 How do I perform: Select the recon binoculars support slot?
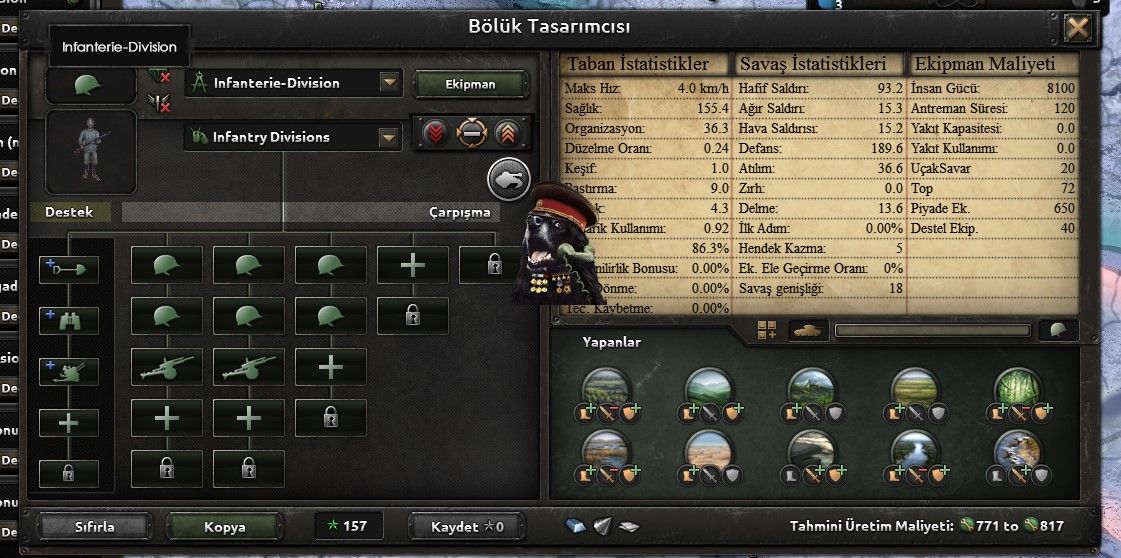coord(69,319)
